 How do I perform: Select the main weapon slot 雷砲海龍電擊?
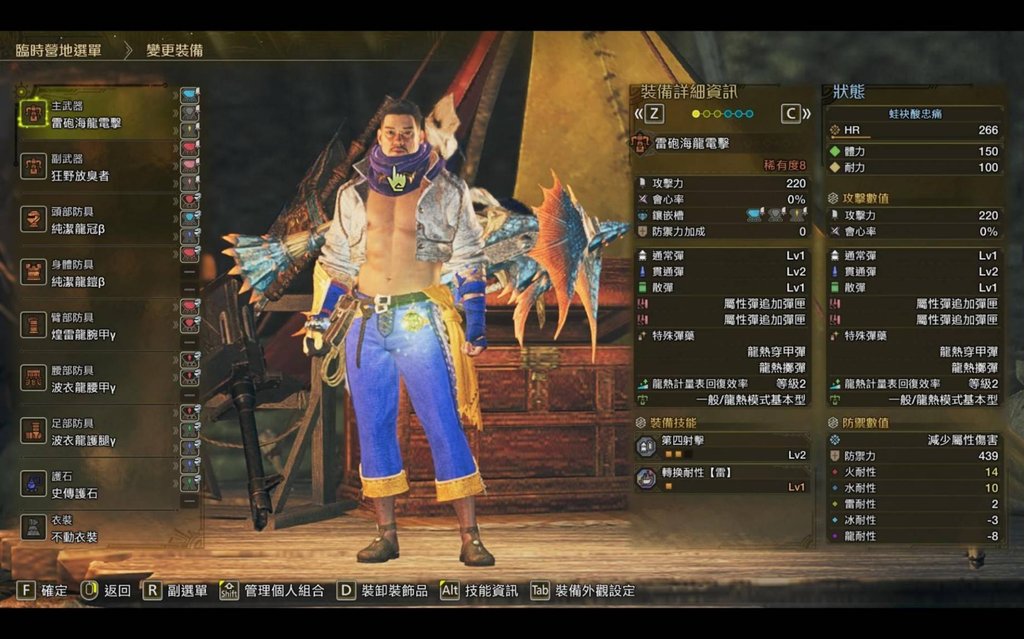click(95, 114)
